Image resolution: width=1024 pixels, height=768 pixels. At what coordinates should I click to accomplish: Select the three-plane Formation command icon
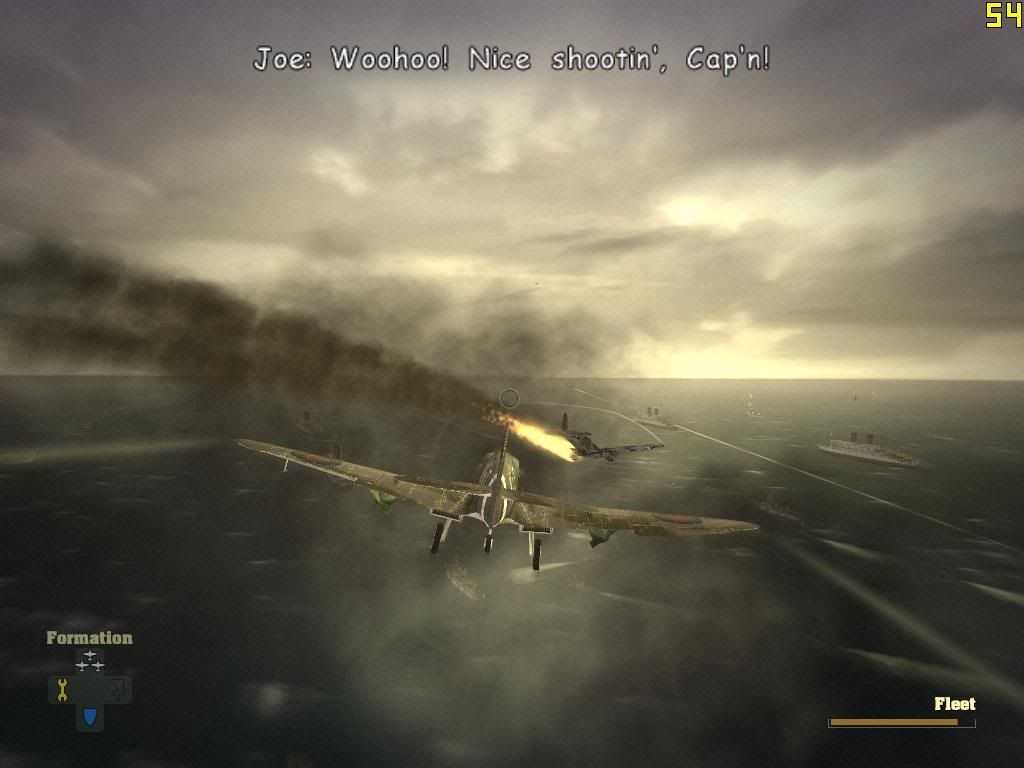click(90, 661)
